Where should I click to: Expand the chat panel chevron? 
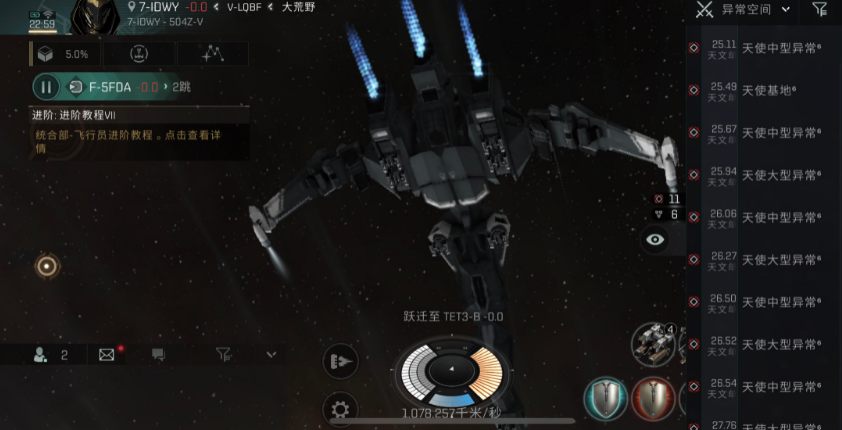click(271, 354)
